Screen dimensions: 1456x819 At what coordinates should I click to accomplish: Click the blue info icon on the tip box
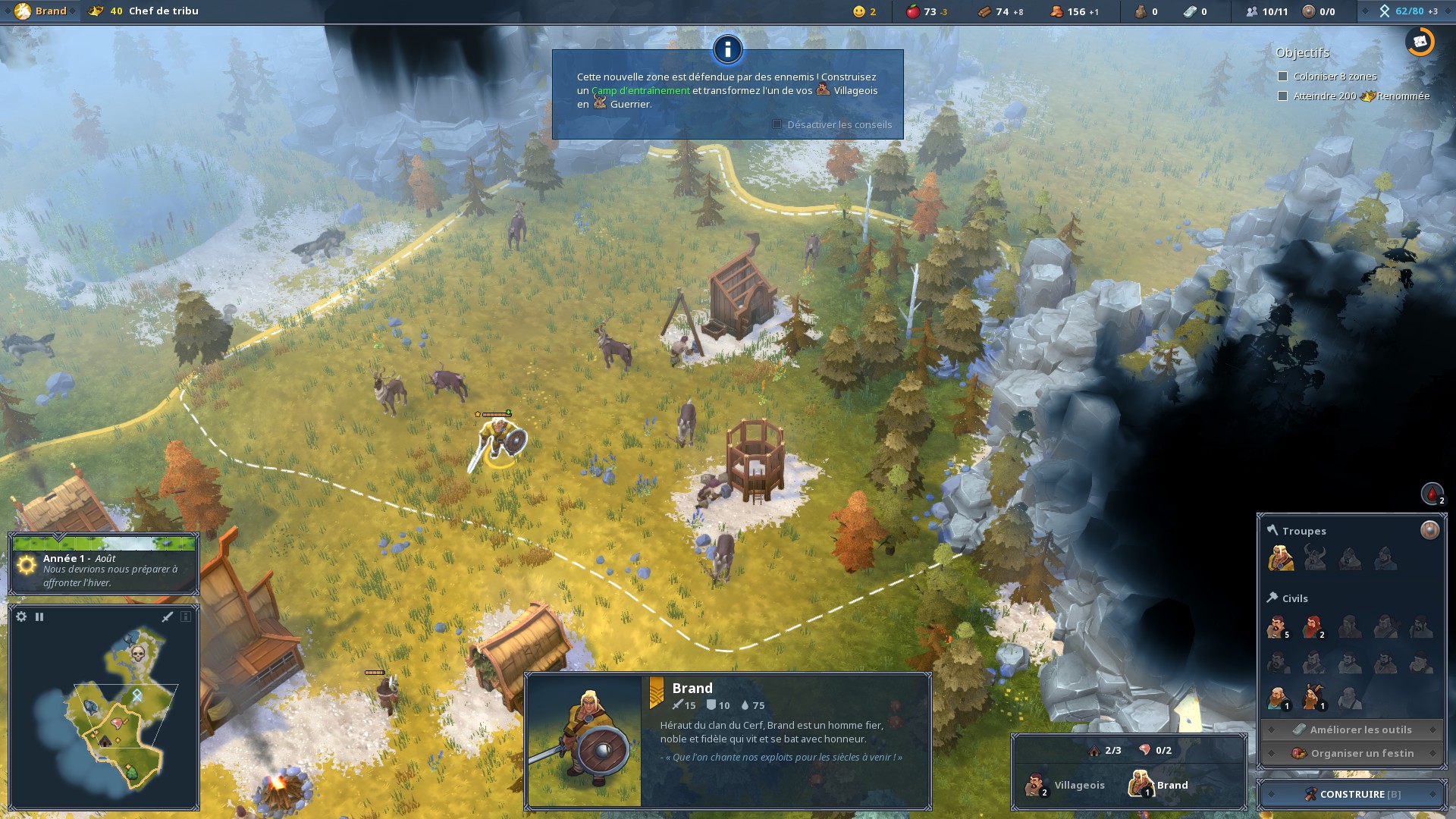[x=727, y=49]
